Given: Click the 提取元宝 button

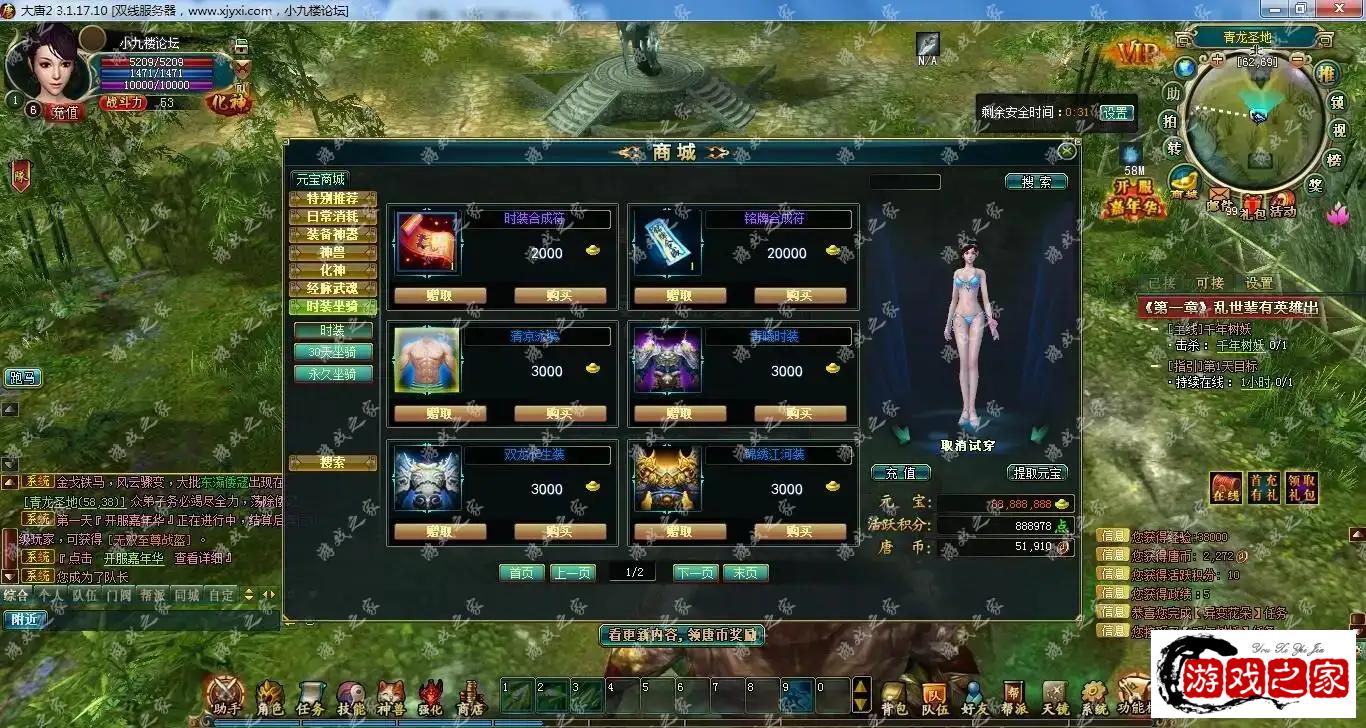Looking at the screenshot, I should (x=1037, y=473).
